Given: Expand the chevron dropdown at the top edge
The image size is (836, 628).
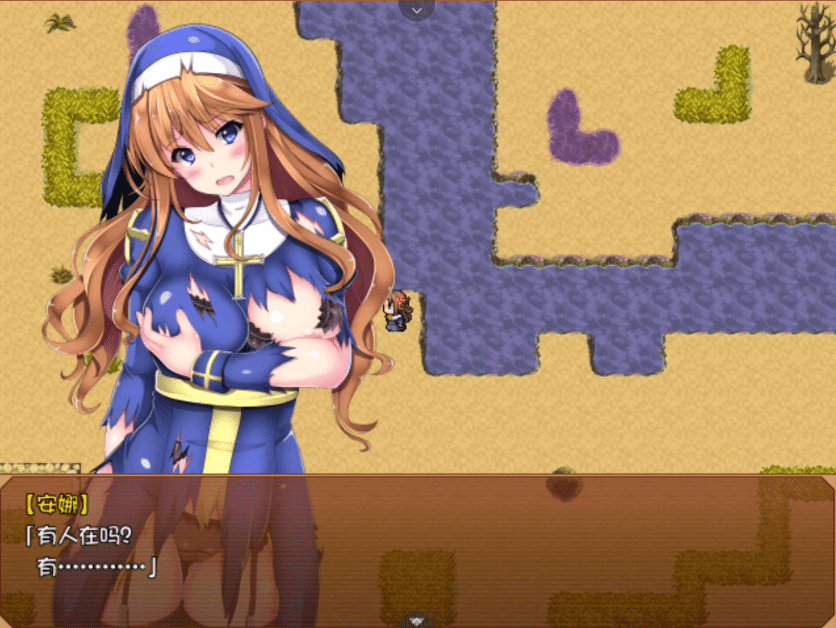Looking at the screenshot, I should pyautogui.click(x=417, y=8).
